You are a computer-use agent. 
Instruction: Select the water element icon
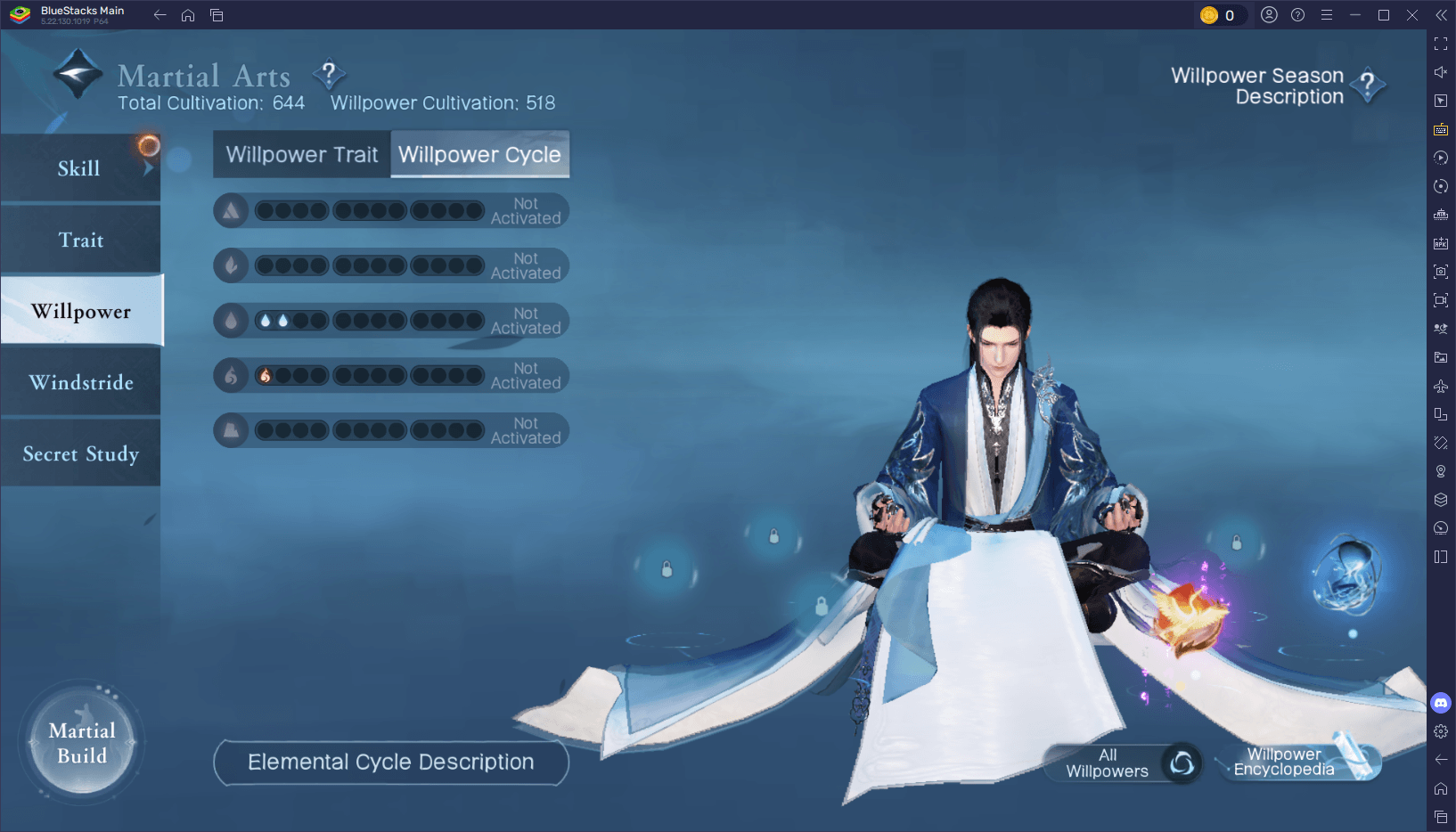(231, 320)
